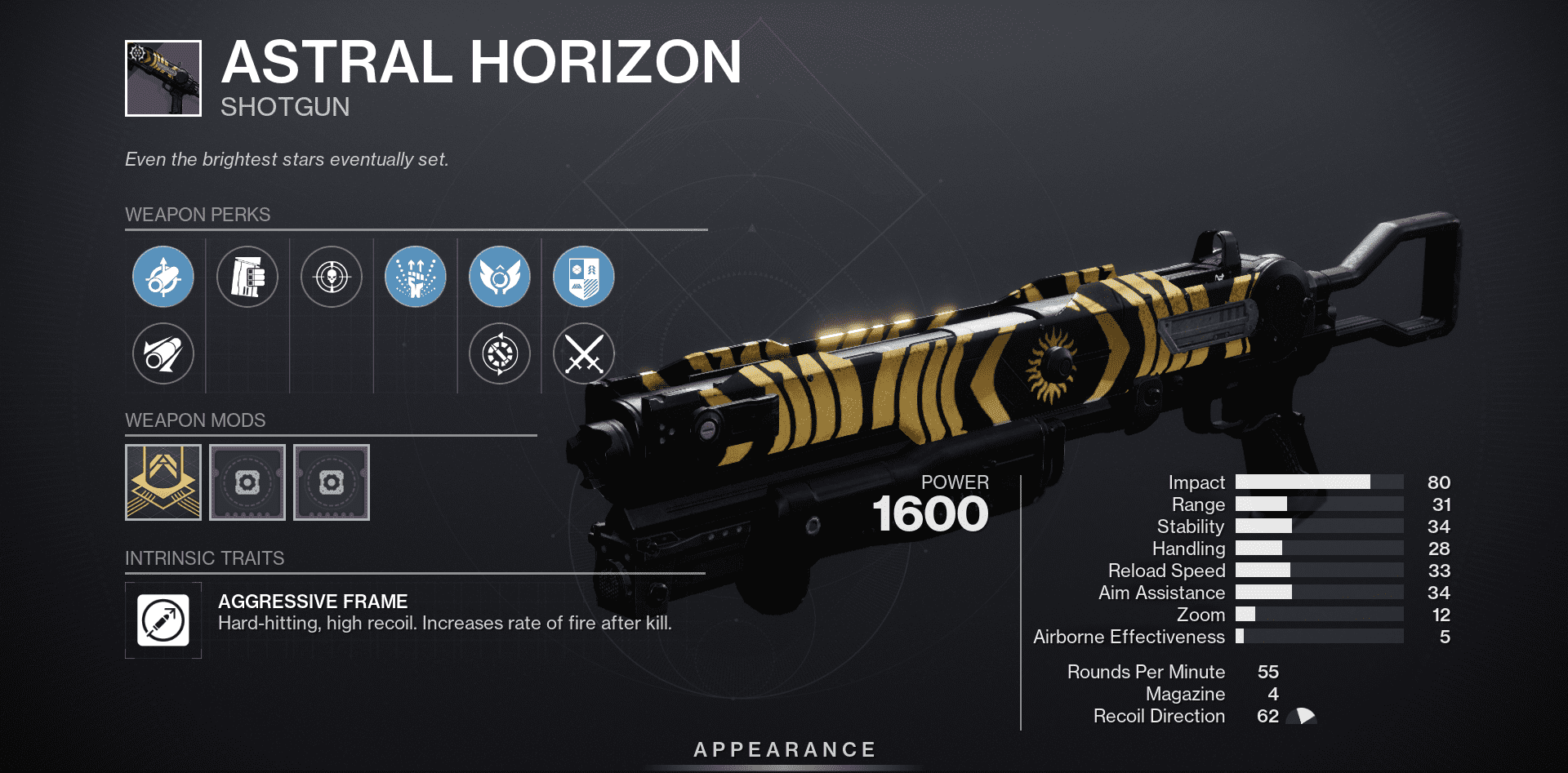Open the origin trait banner perk
1568x773 pixels.
click(x=583, y=277)
